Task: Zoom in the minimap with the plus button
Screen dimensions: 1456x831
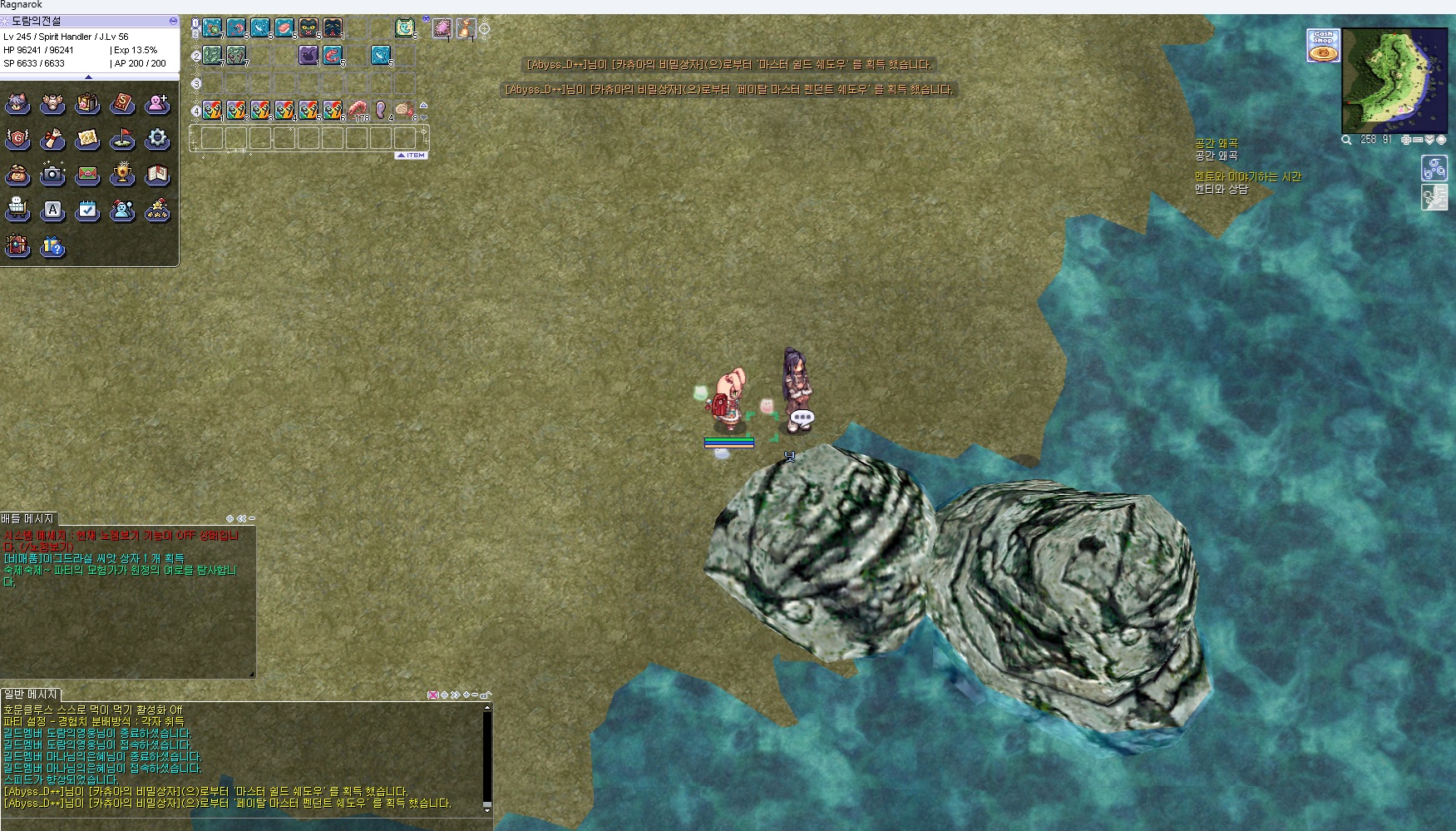Action: 1406,140
